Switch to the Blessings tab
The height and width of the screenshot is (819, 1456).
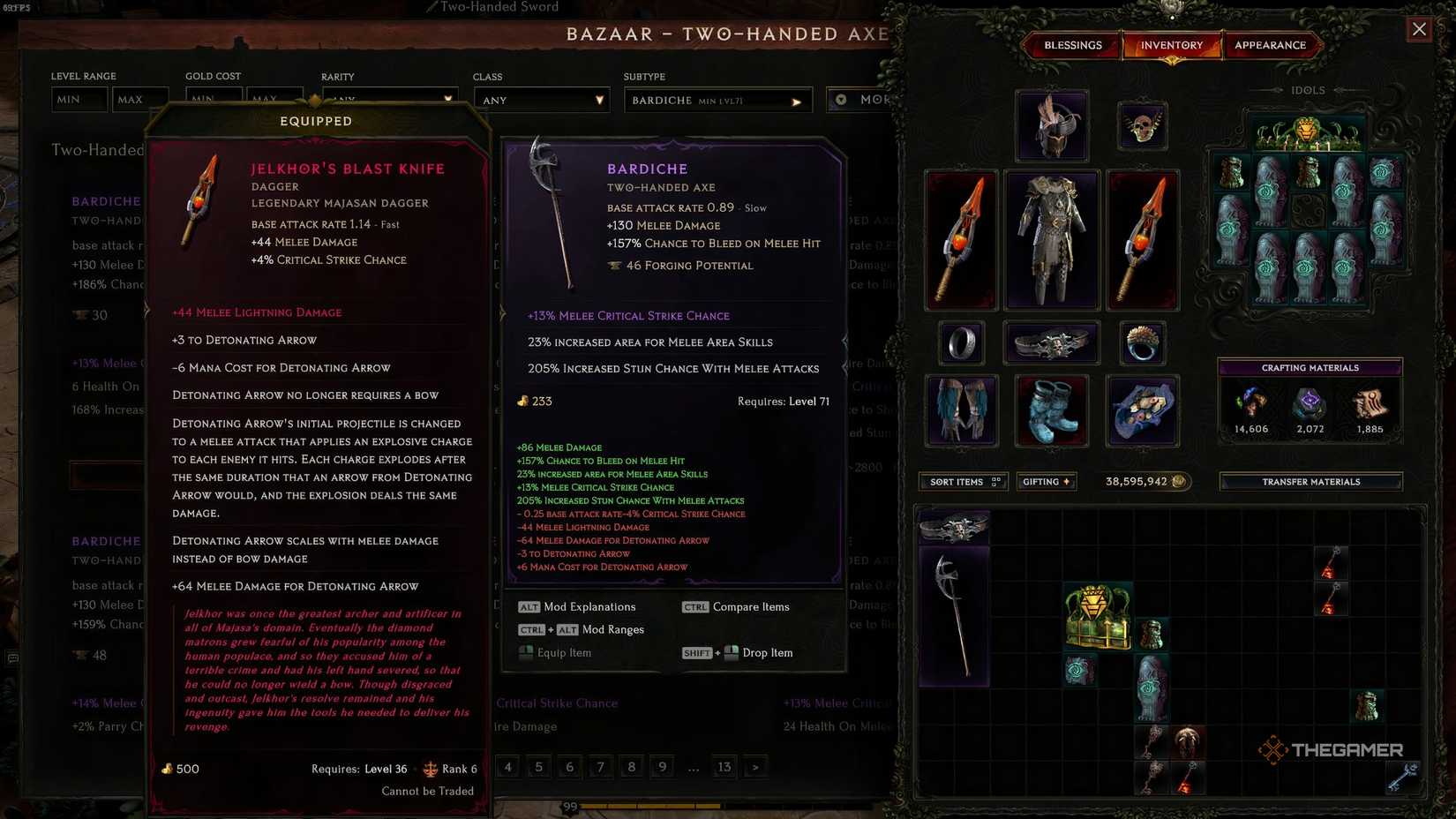(x=1072, y=45)
